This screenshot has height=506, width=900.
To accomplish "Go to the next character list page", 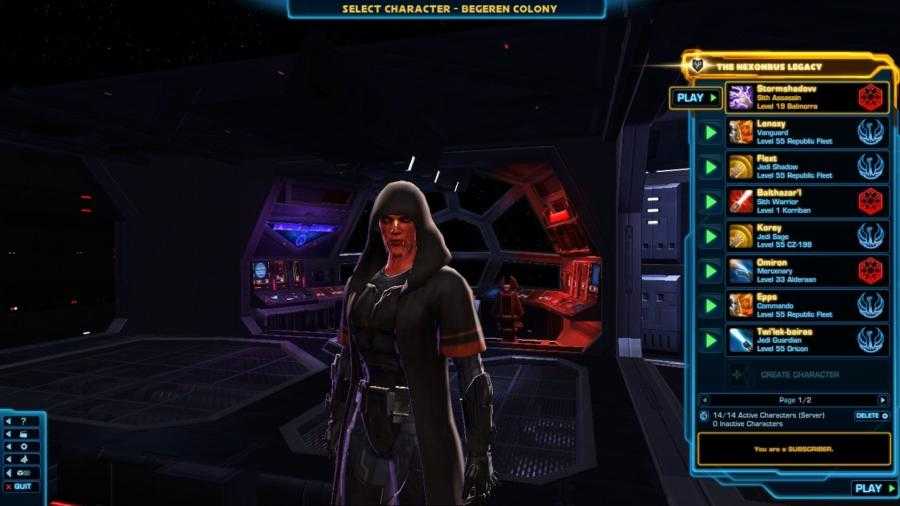I will click(882, 399).
